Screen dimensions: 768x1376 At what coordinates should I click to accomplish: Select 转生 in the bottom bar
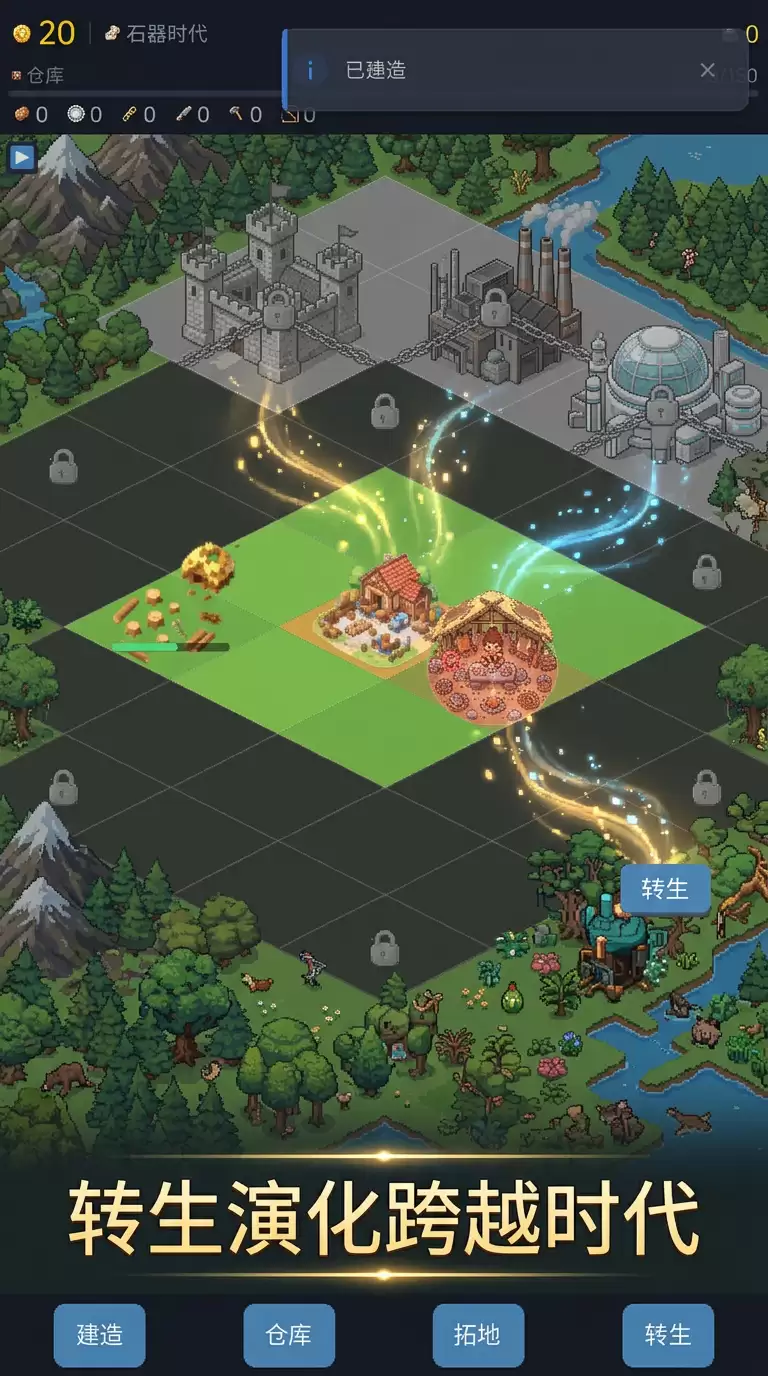point(668,1335)
